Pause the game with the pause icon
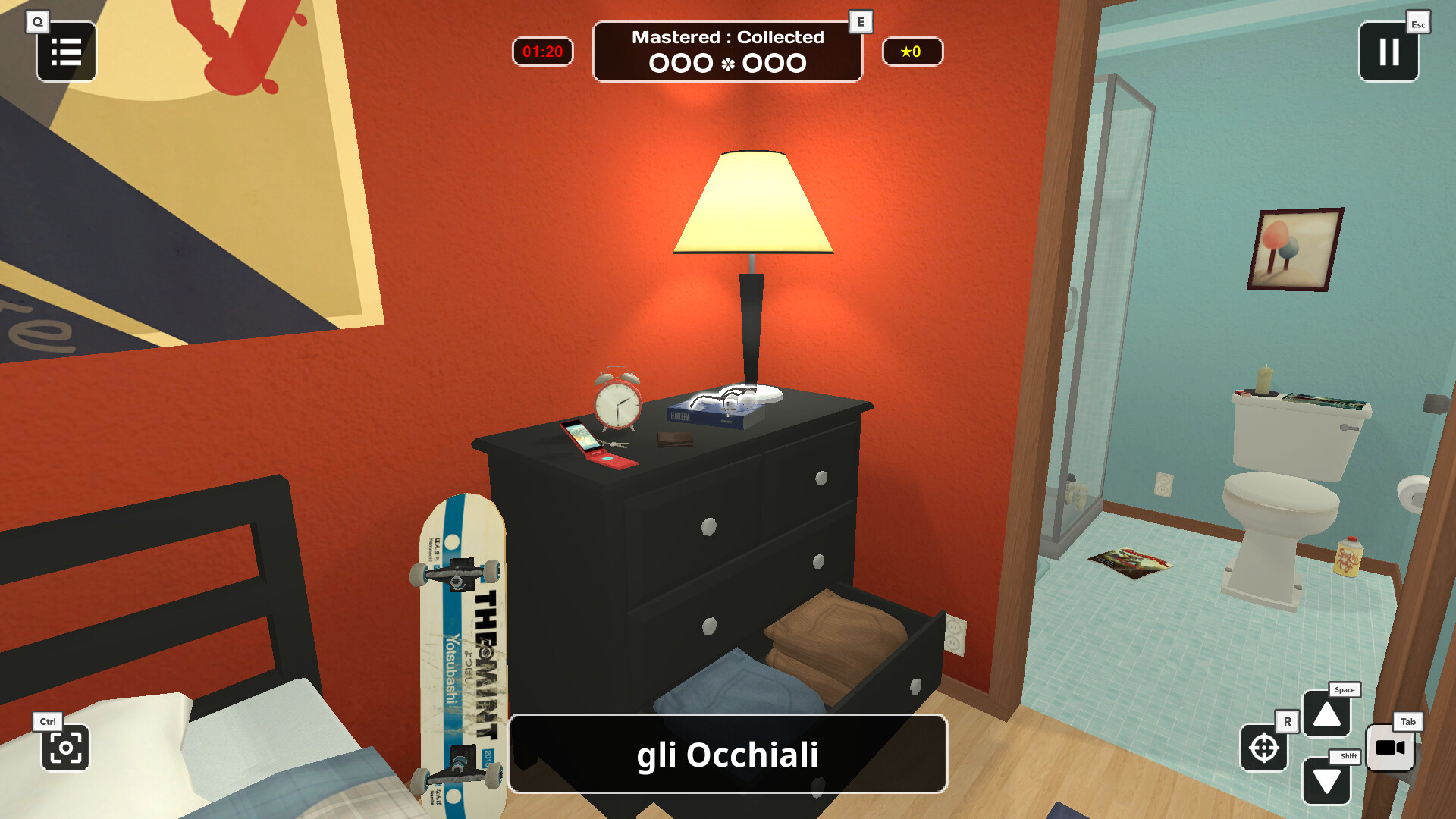Viewport: 1456px width, 819px height. click(x=1389, y=52)
